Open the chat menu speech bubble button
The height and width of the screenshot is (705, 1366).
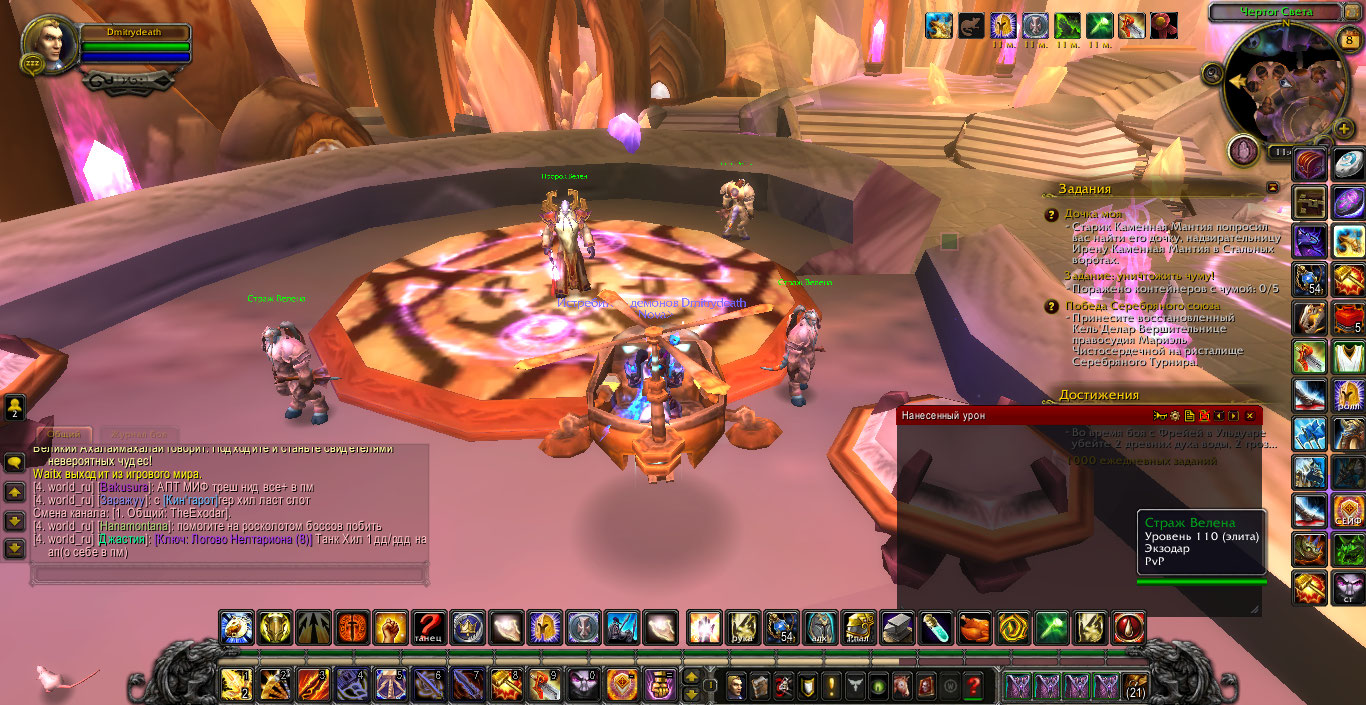(x=14, y=463)
